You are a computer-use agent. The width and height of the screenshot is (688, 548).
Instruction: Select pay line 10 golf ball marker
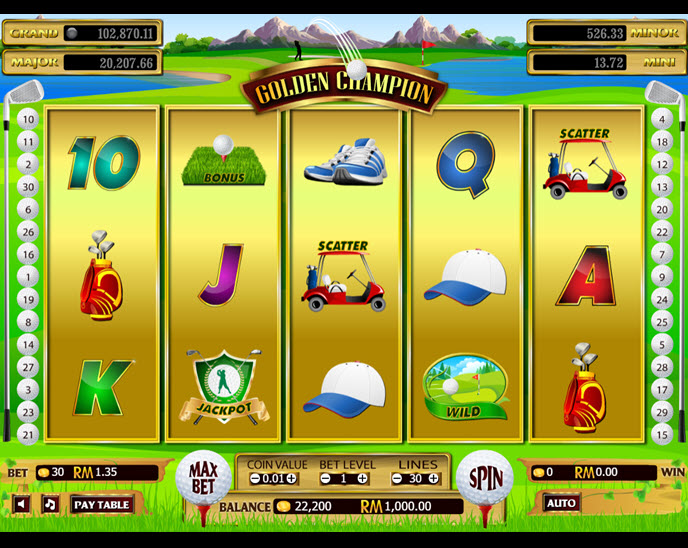tap(28, 119)
